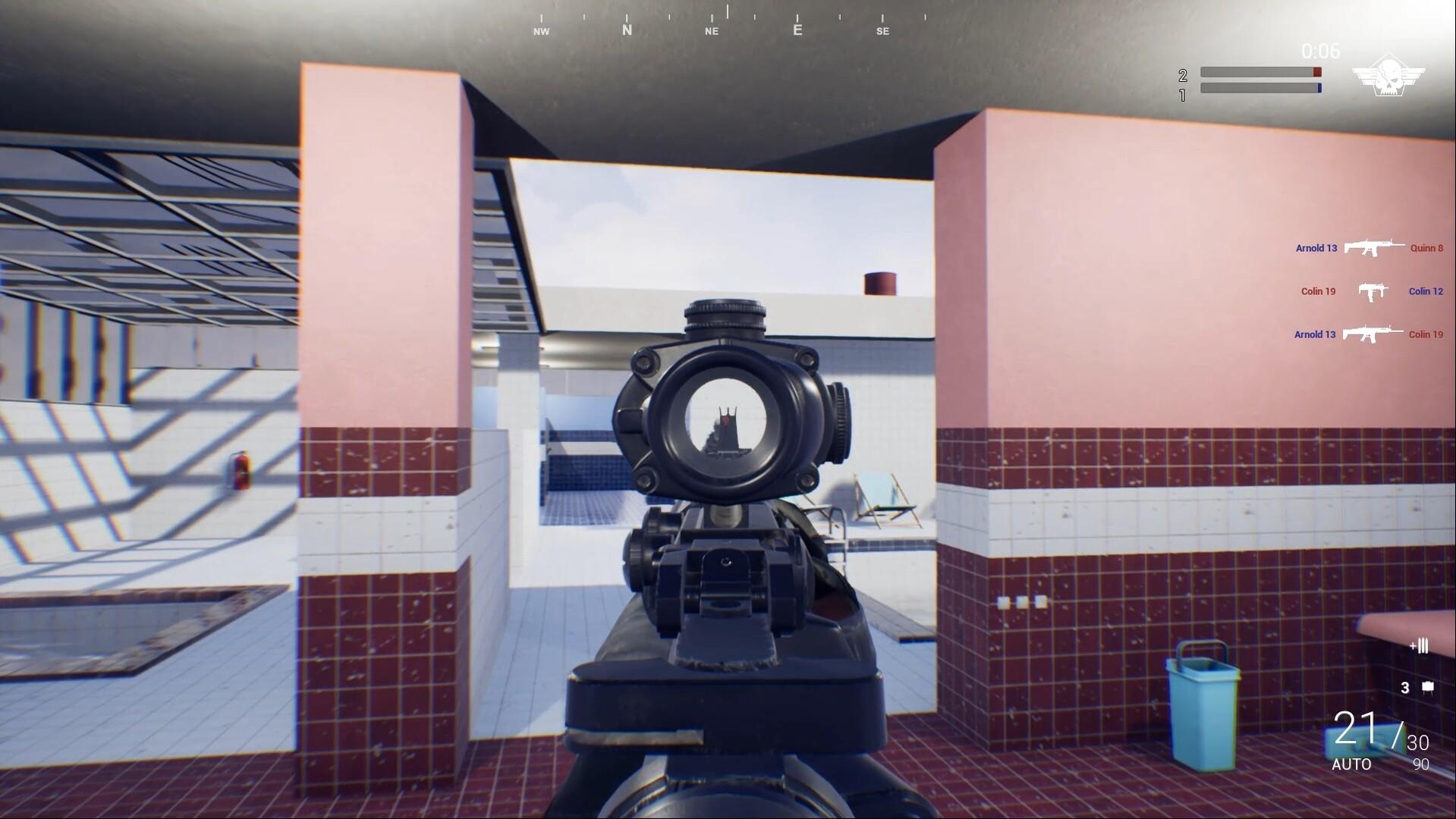1456x819 pixels.
Task: Click the compass N marker
Action: tap(627, 30)
